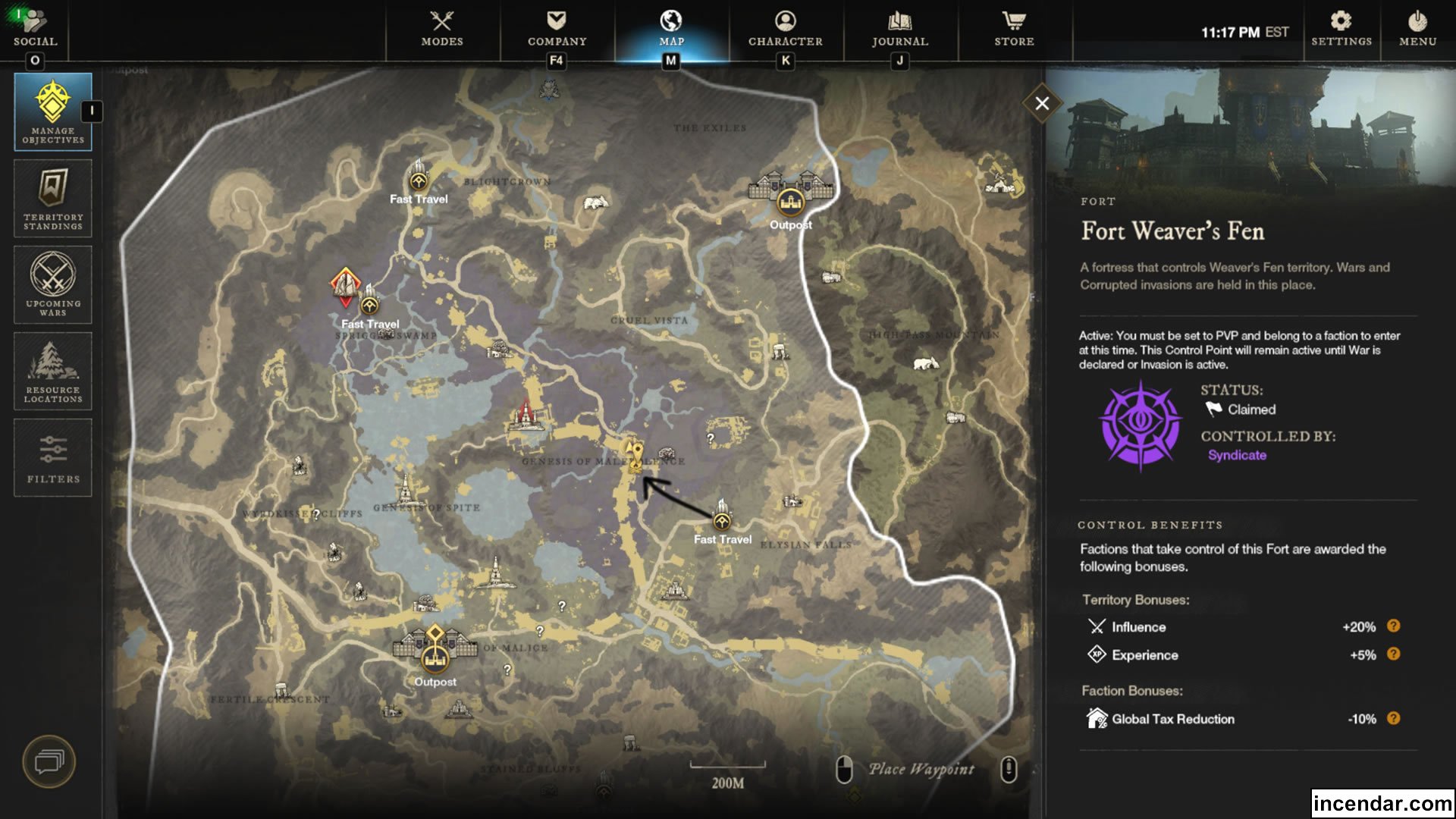The image size is (1456, 819).
Task: Switch to the Character tab
Action: [x=785, y=30]
